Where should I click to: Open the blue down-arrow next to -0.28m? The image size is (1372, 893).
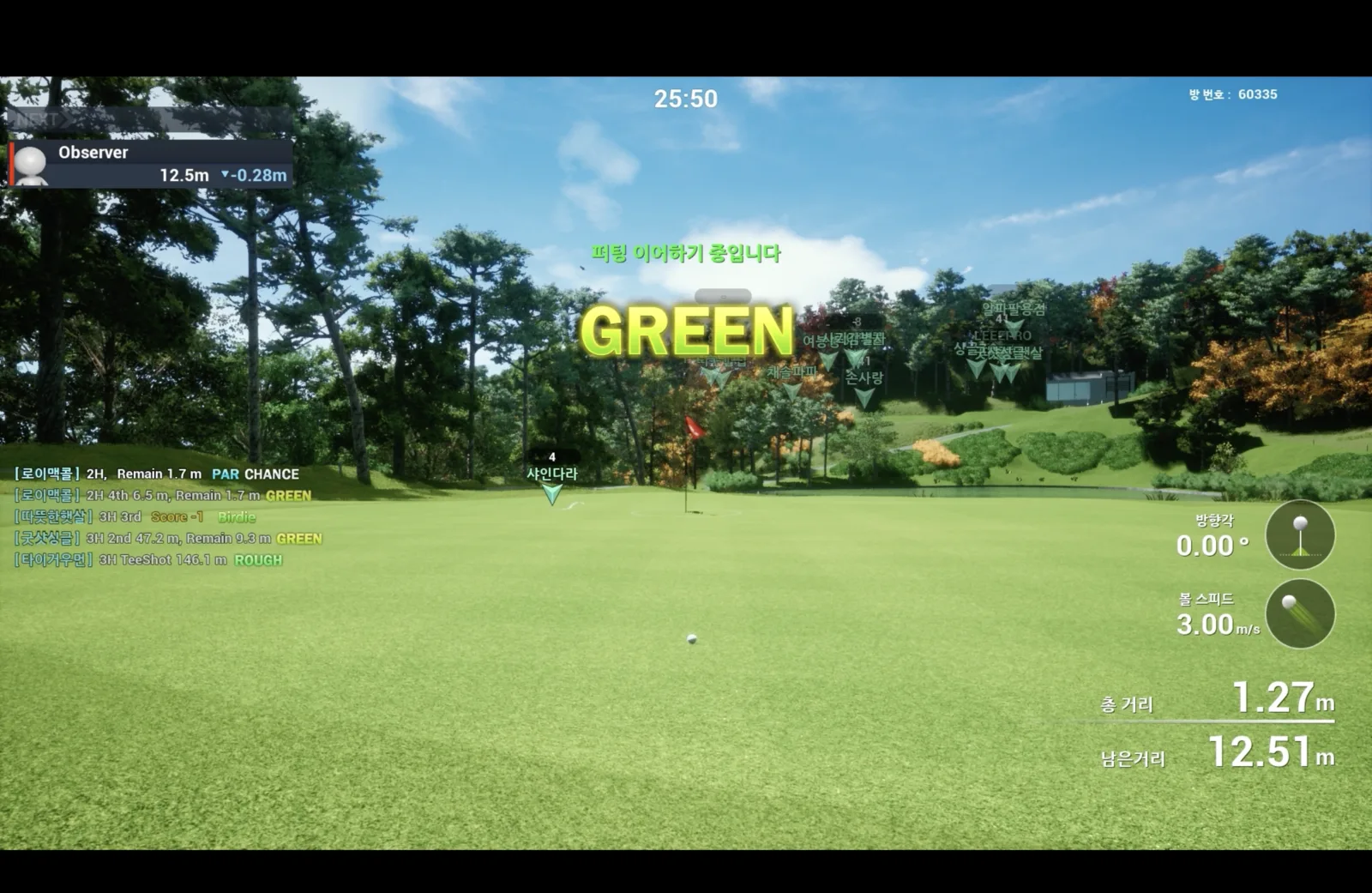coord(225,175)
